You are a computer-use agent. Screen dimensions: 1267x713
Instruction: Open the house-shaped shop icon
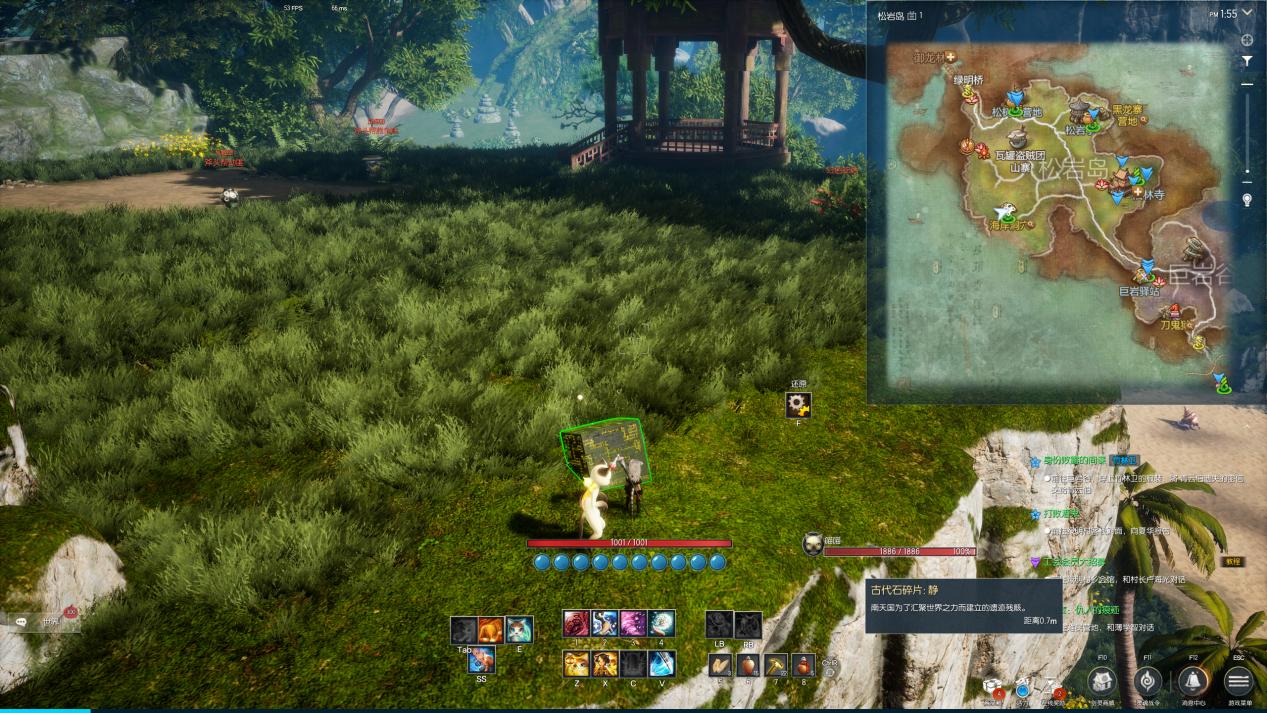coord(1101,681)
